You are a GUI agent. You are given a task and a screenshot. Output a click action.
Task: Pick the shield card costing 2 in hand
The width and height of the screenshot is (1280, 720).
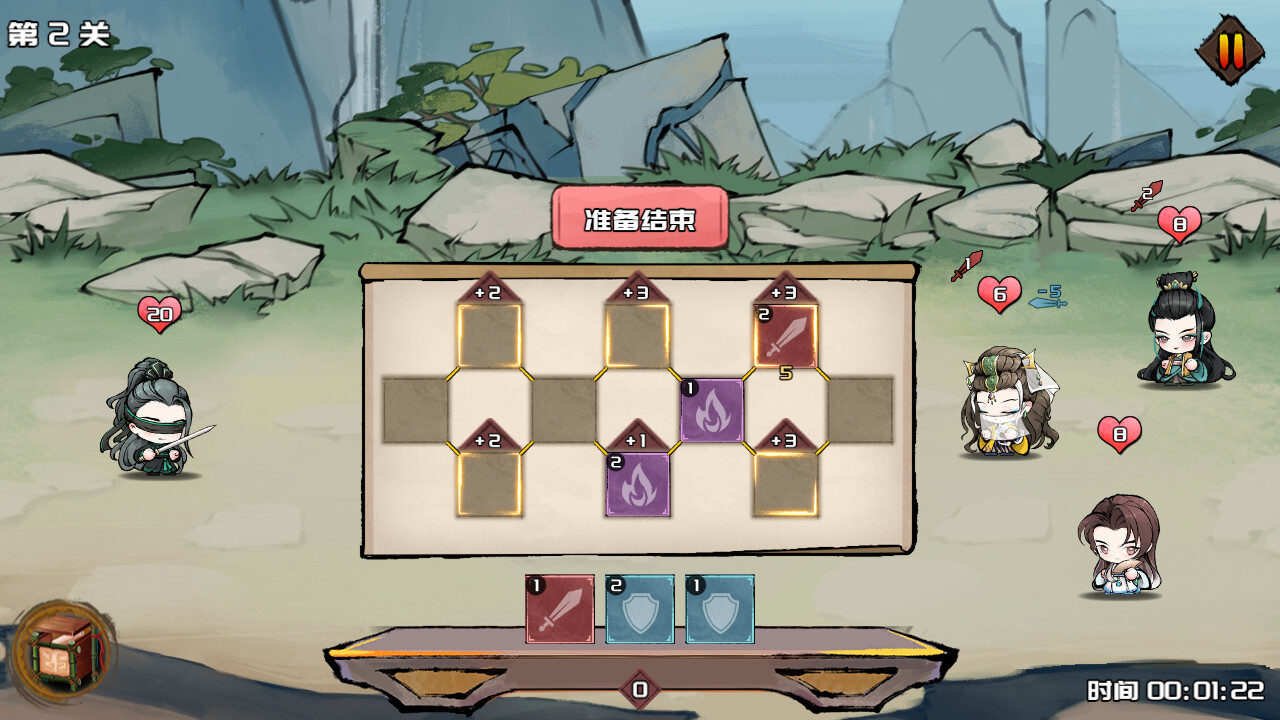tap(640, 608)
